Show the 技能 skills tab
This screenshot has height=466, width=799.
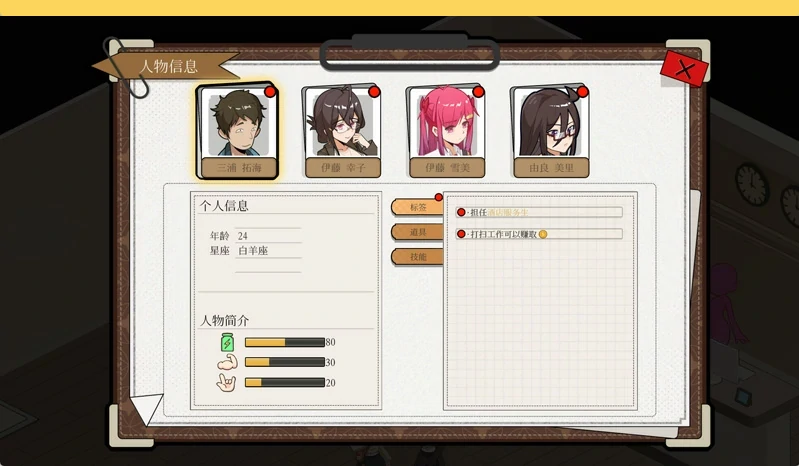pyautogui.click(x=416, y=257)
